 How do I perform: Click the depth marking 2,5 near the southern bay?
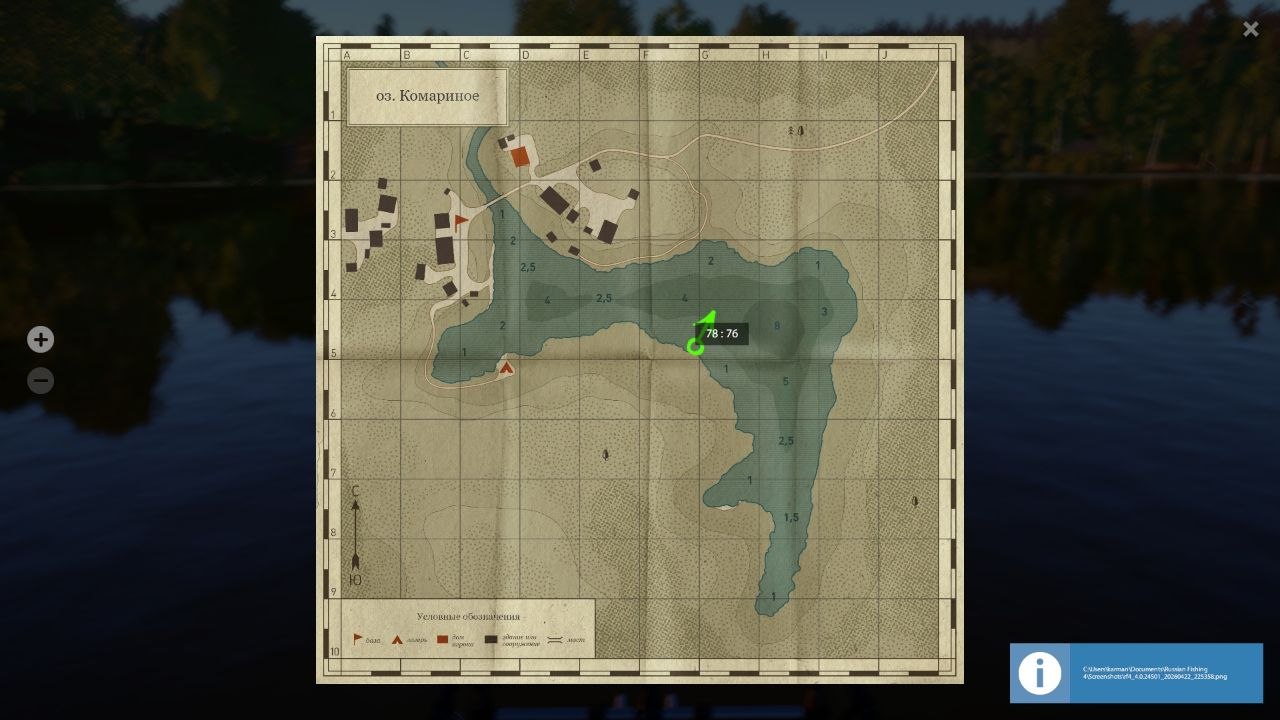786,439
